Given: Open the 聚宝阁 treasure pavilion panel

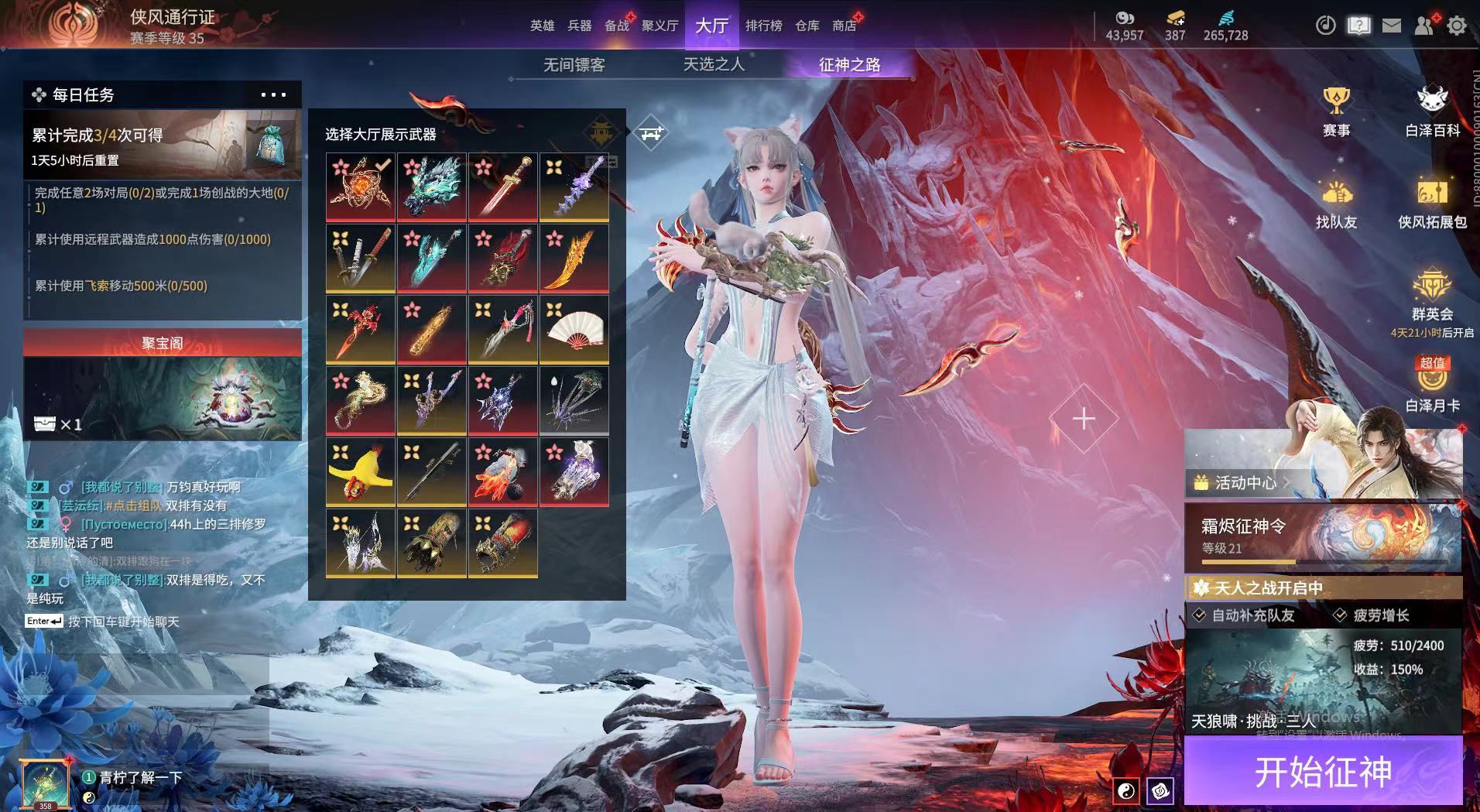Looking at the screenshot, I should (x=163, y=384).
